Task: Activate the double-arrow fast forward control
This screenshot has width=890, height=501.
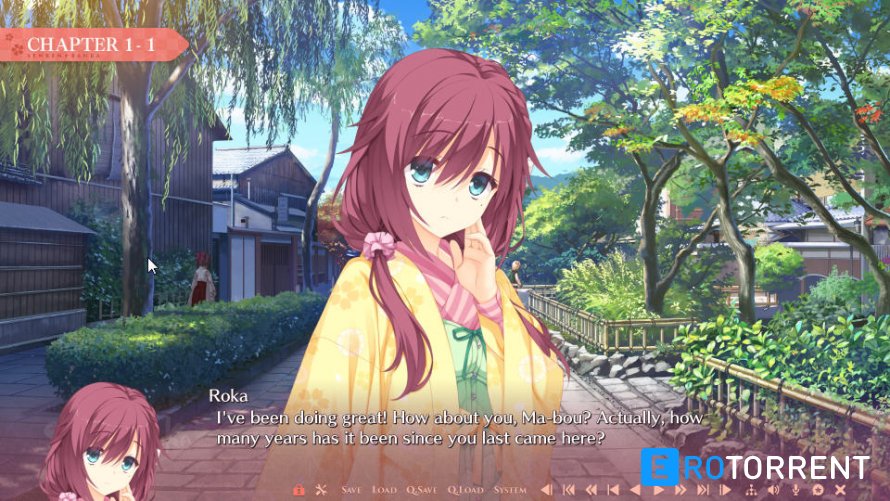Action: tap(681, 490)
